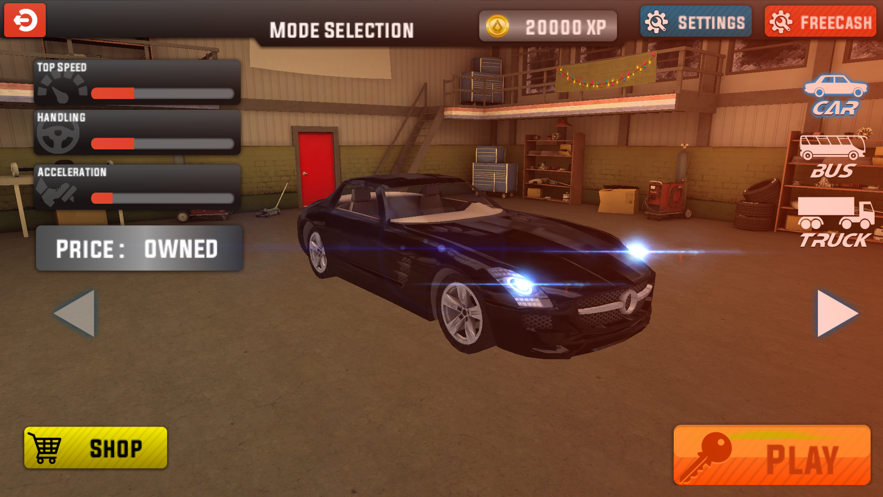Click the 20000 XP coin balance
This screenshot has width=883, height=497.
[x=547, y=27]
